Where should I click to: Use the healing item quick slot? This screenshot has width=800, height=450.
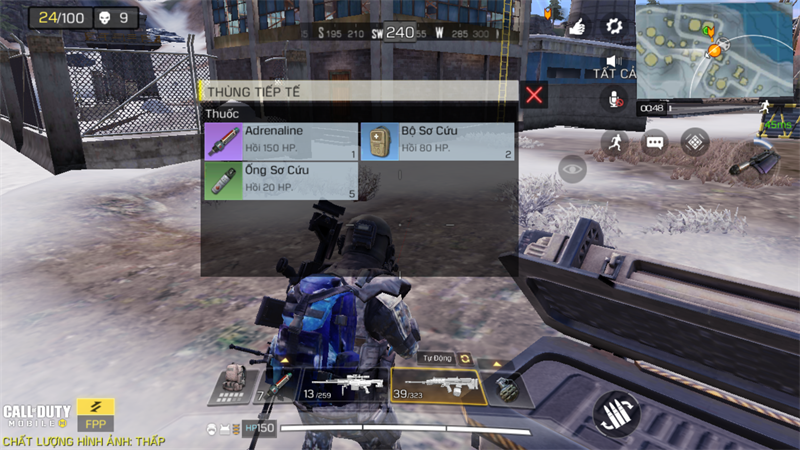(278, 387)
